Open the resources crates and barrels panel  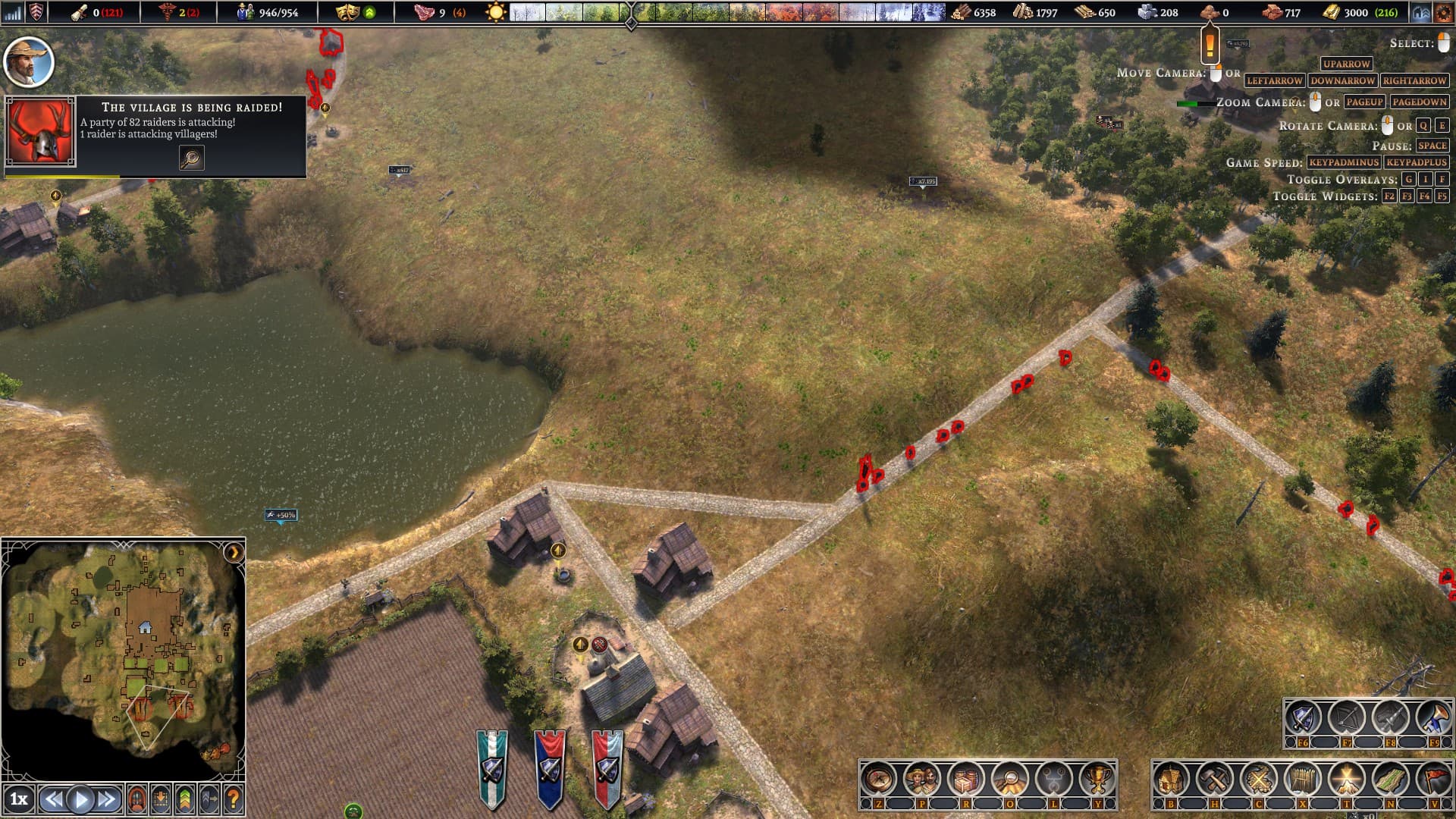[x=966, y=779]
